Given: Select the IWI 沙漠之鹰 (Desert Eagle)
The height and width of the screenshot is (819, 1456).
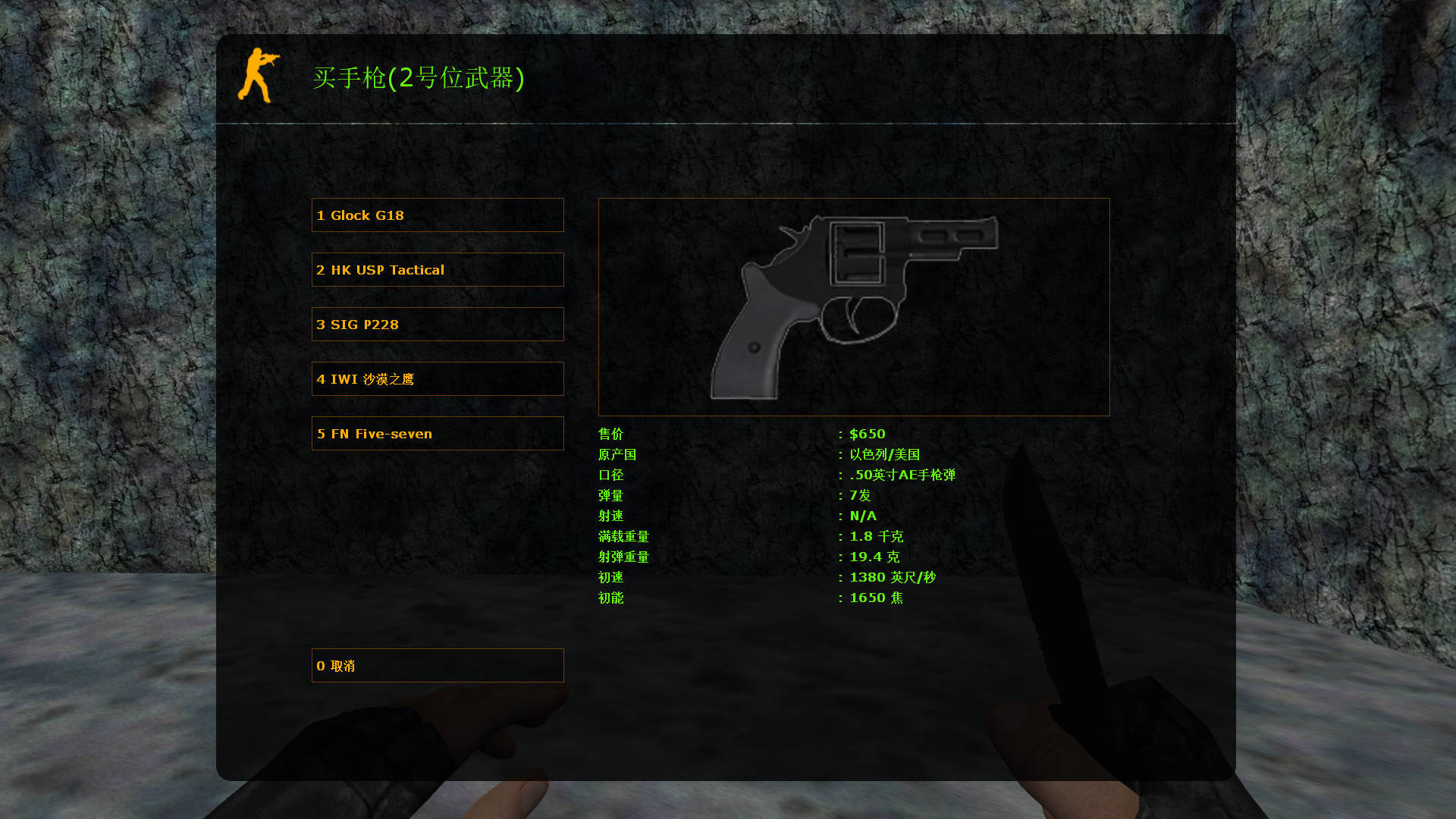Looking at the screenshot, I should tap(437, 378).
